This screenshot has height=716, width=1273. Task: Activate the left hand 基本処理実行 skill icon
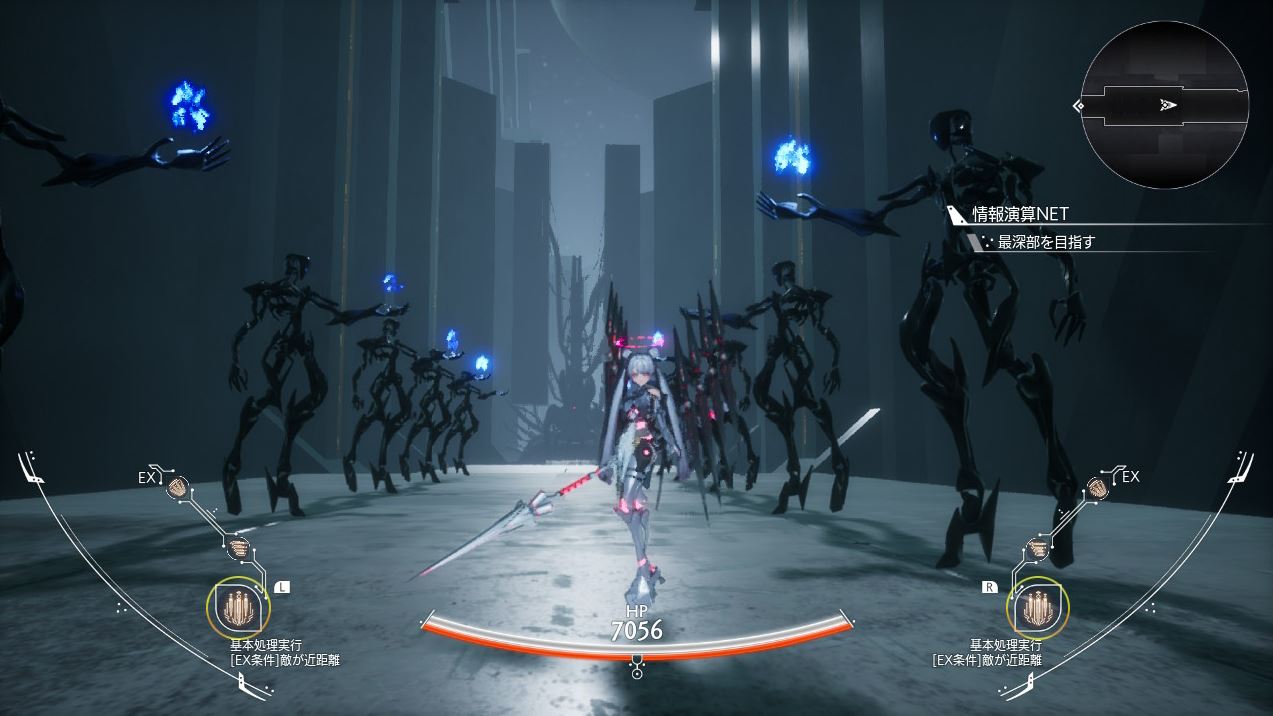[x=237, y=608]
